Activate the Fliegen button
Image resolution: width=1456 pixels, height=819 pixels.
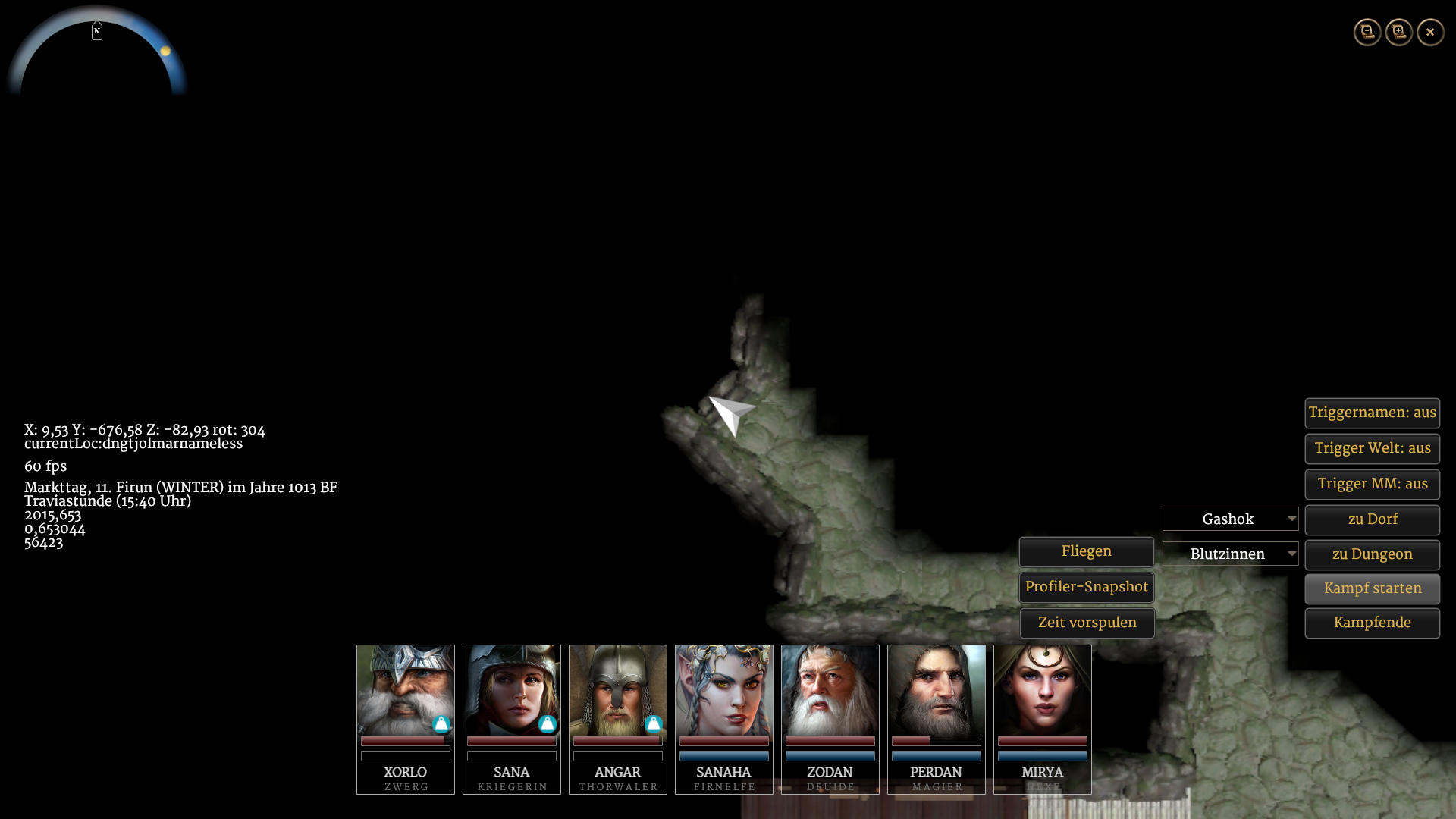pos(1086,551)
